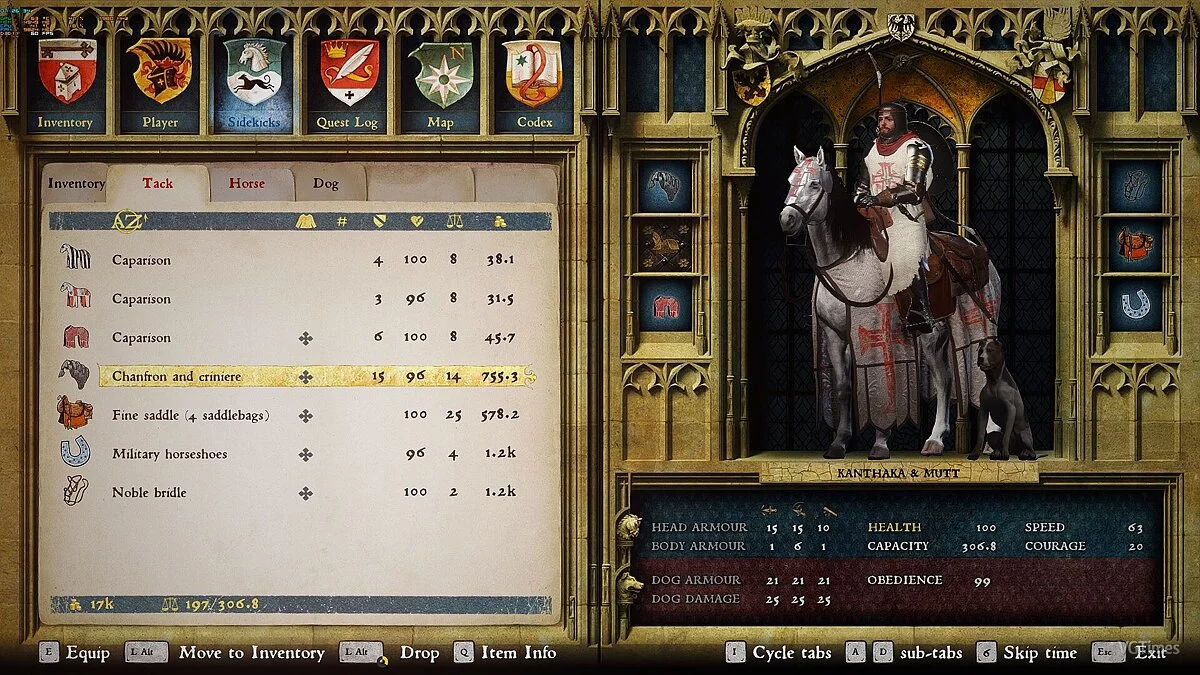Switch to the Tack sub-tab
The width and height of the screenshot is (1200, 675).
click(x=157, y=184)
